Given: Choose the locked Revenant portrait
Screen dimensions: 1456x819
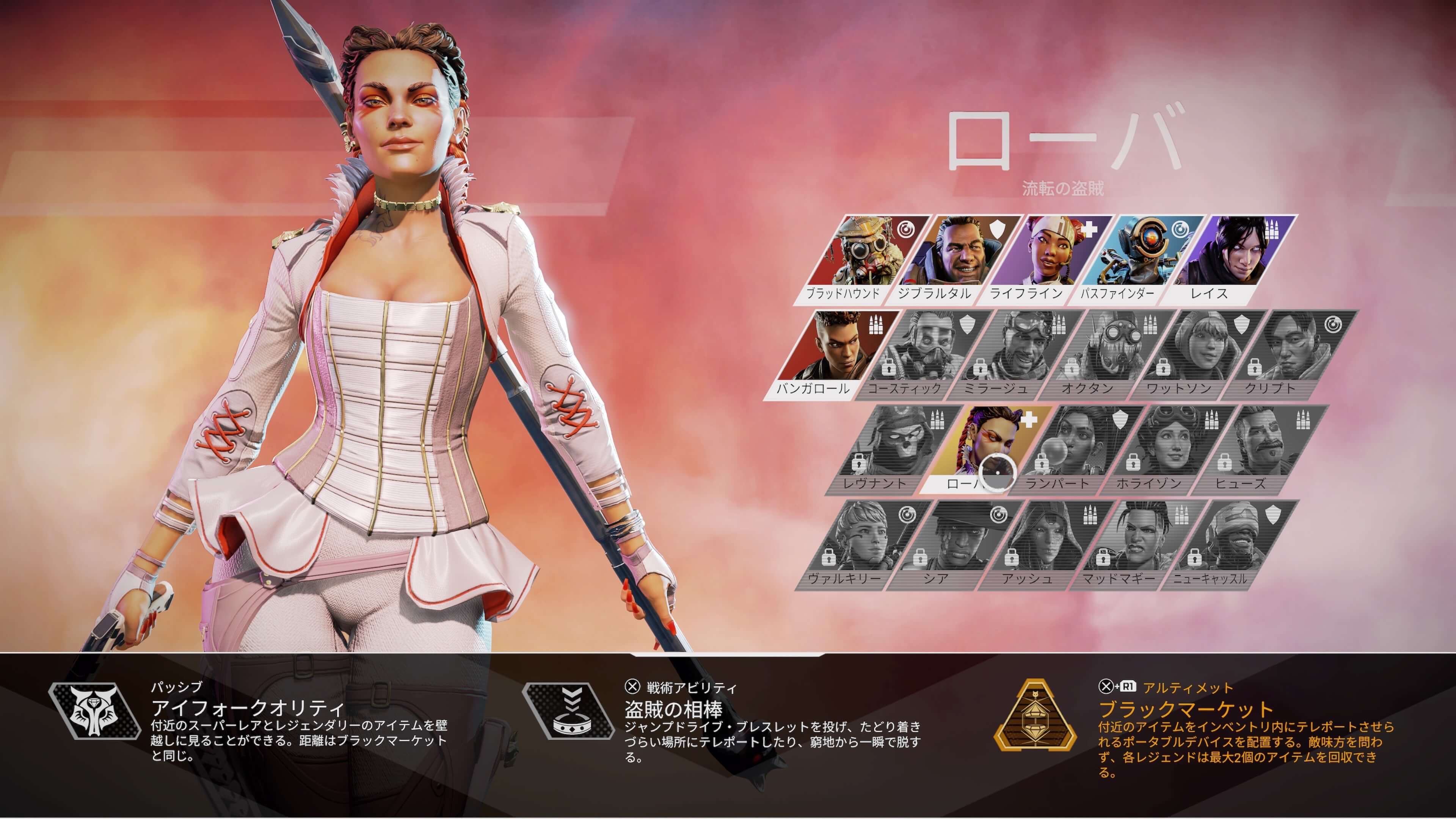Looking at the screenshot, I should [x=893, y=448].
